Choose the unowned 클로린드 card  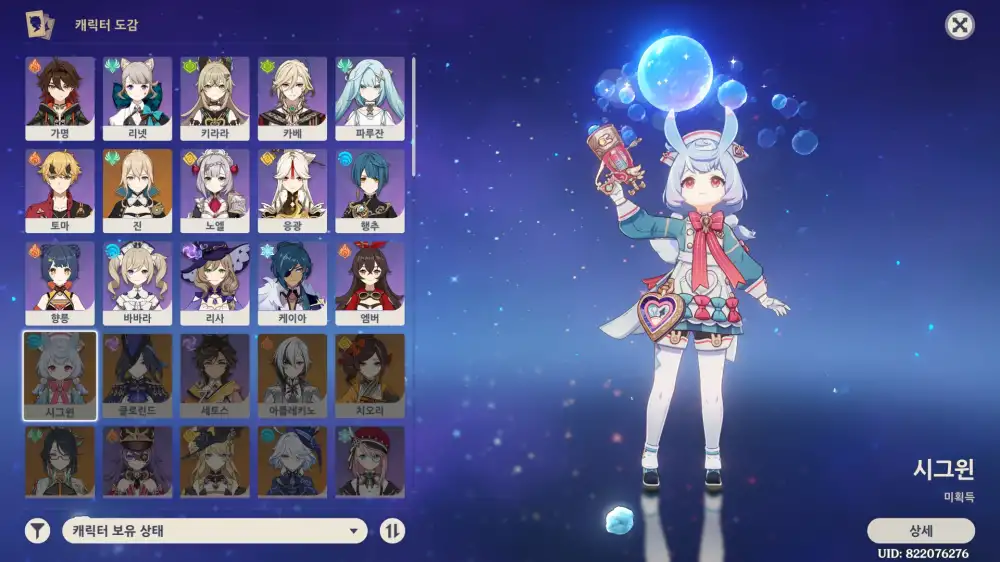[137, 375]
